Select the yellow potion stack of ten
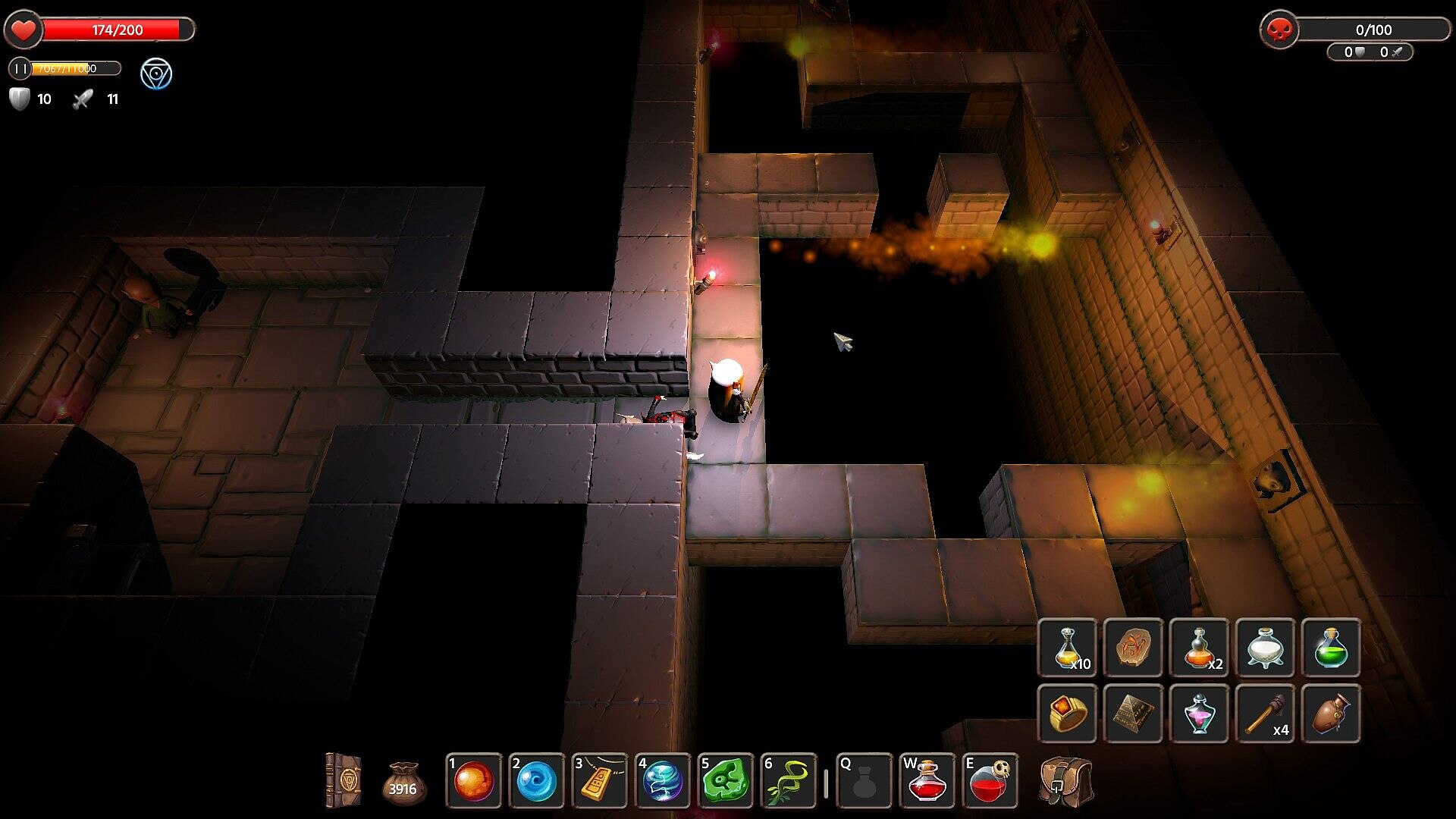The width and height of the screenshot is (1456, 819). point(1067,648)
